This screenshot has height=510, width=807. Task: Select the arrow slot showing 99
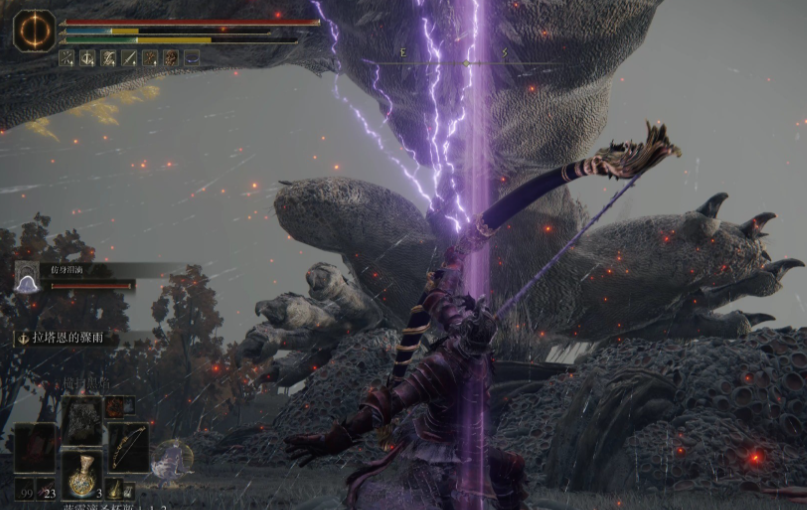click(x=24, y=490)
